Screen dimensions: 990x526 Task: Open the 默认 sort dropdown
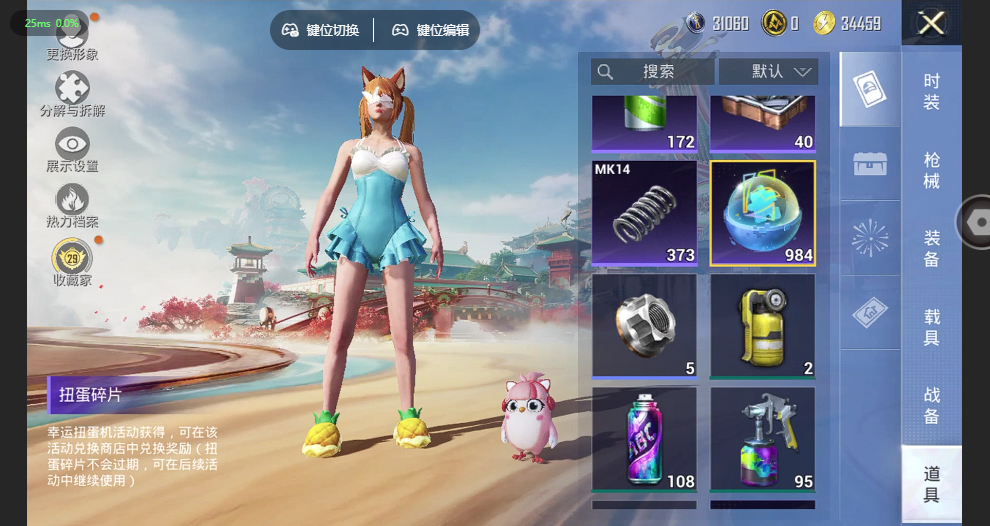coord(768,72)
